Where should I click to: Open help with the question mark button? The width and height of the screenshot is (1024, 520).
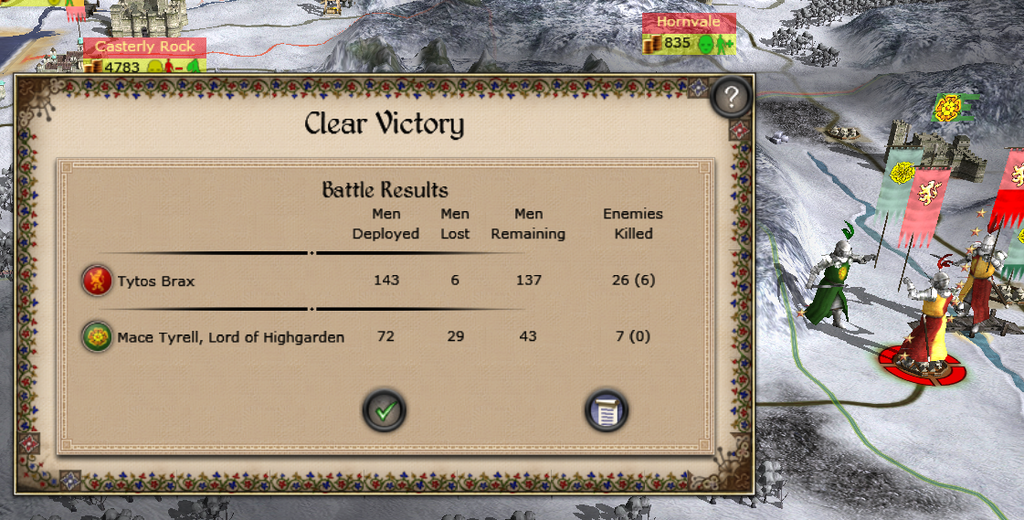pos(732,97)
